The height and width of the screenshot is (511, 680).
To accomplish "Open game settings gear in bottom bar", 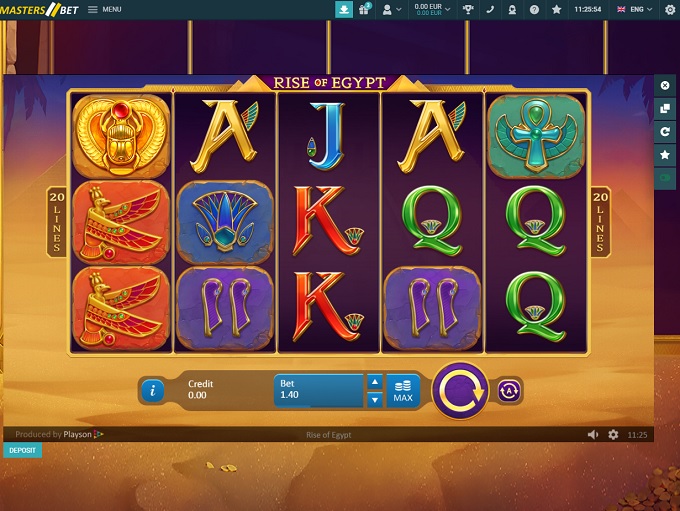I will (613, 435).
